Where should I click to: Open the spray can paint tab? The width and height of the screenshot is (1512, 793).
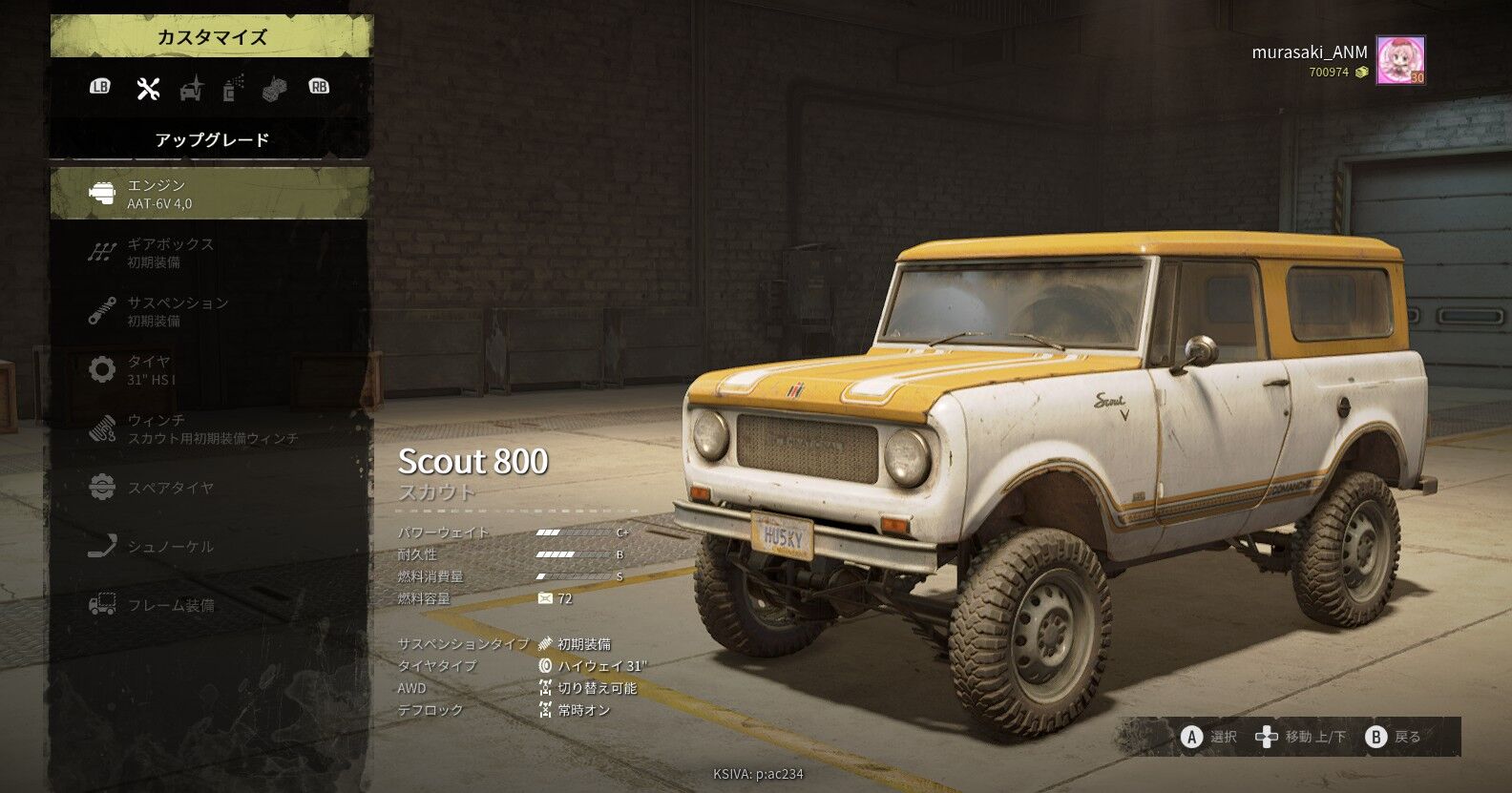(x=233, y=88)
